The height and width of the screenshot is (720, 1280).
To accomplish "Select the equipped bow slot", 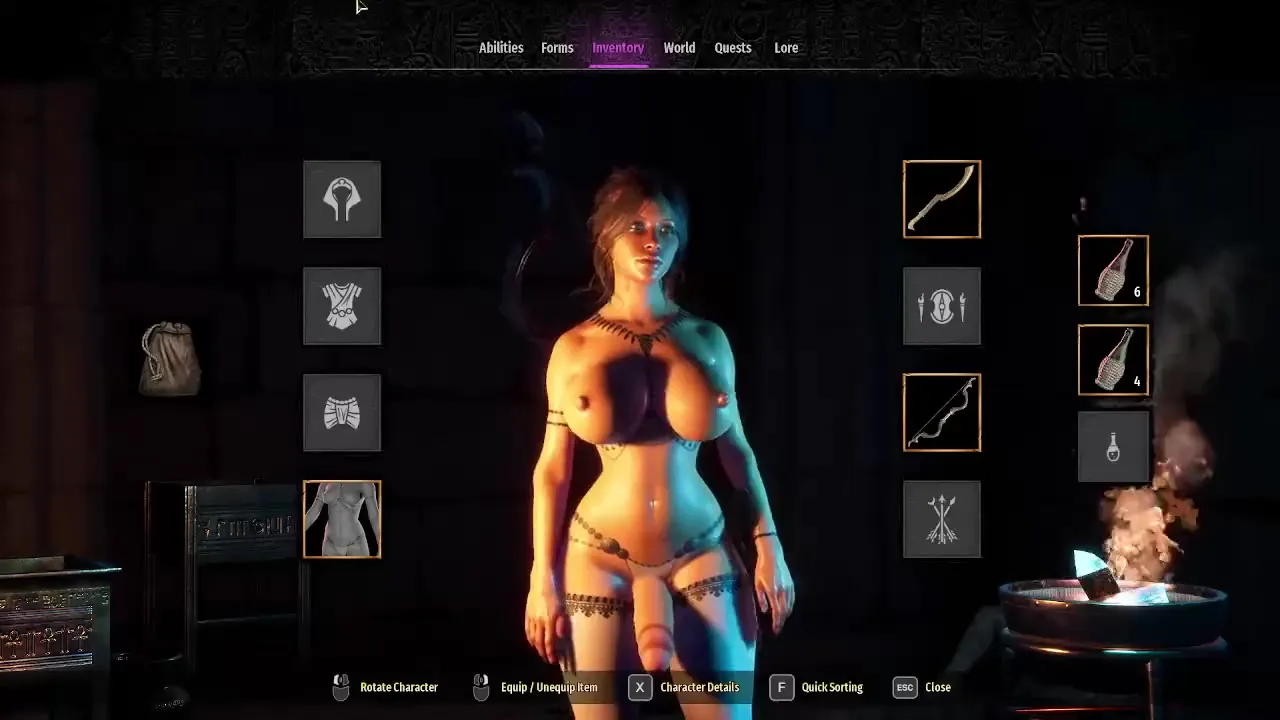I will coord(942,413).
